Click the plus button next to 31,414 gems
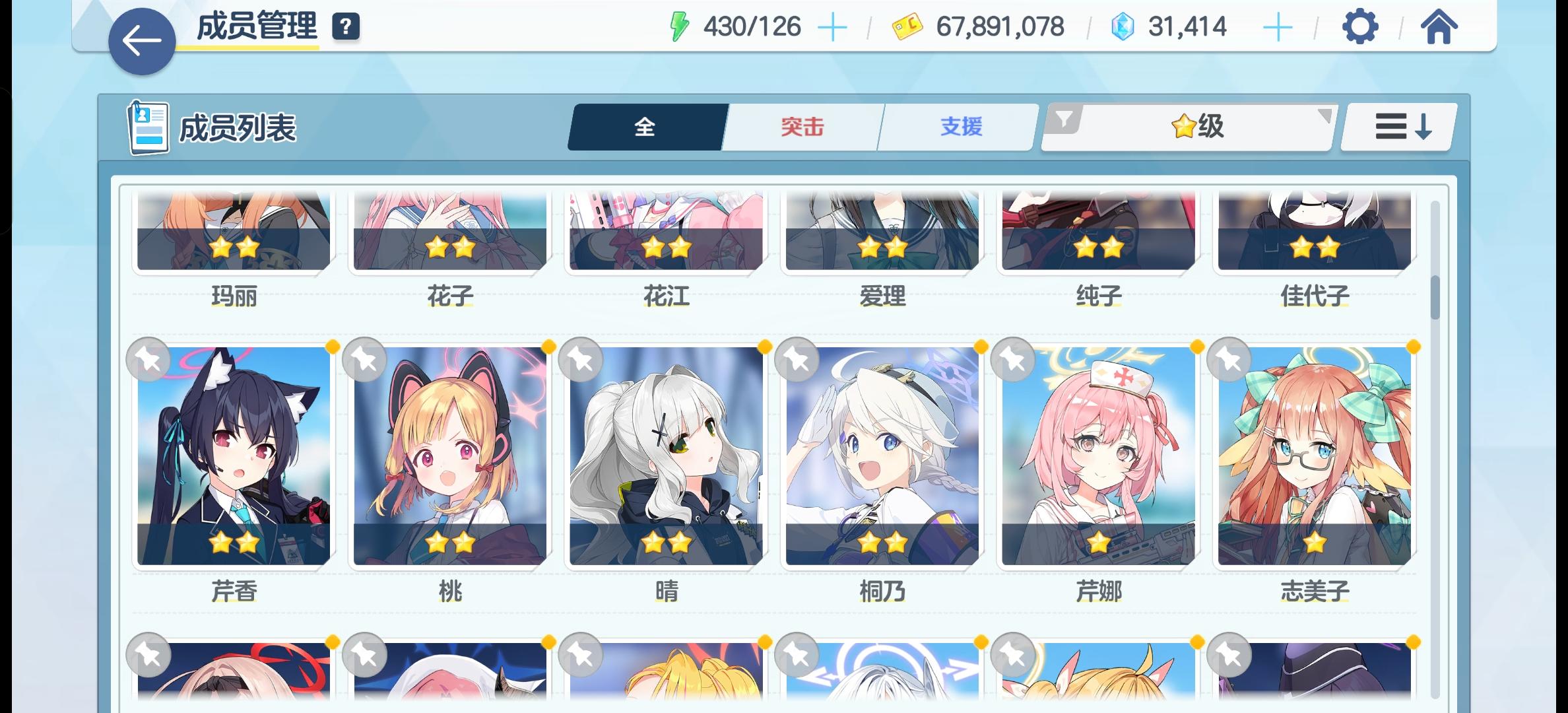The image size is (1568, 713). coord(1277,27)
